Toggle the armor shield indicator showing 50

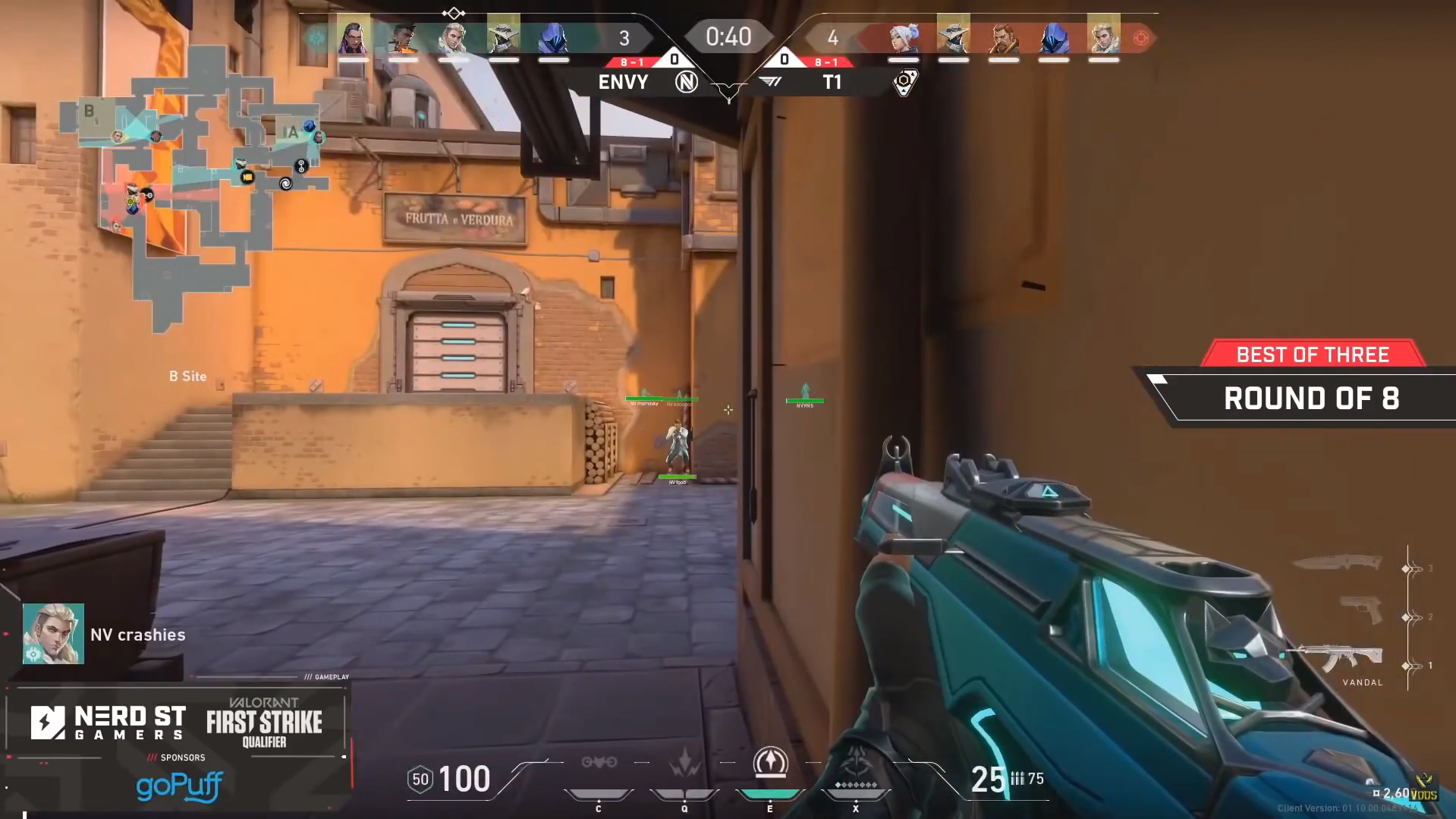(x=420, y=778)
